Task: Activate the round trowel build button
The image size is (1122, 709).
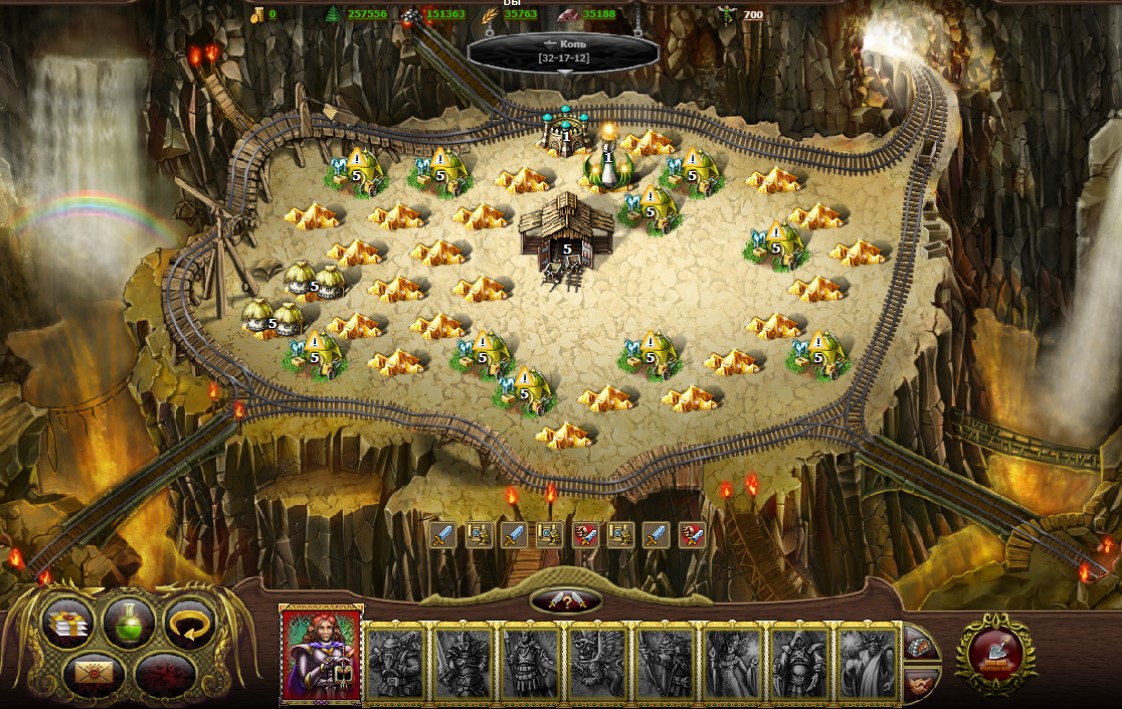Action: [994, 654]
